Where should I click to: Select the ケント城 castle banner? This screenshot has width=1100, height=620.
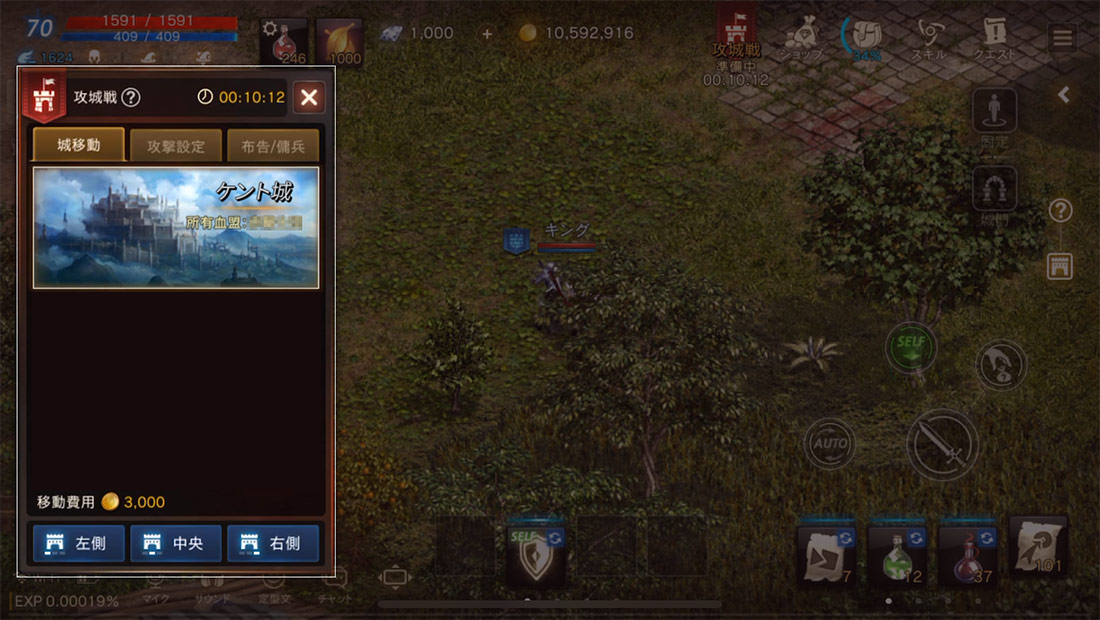tap(176, 228)
